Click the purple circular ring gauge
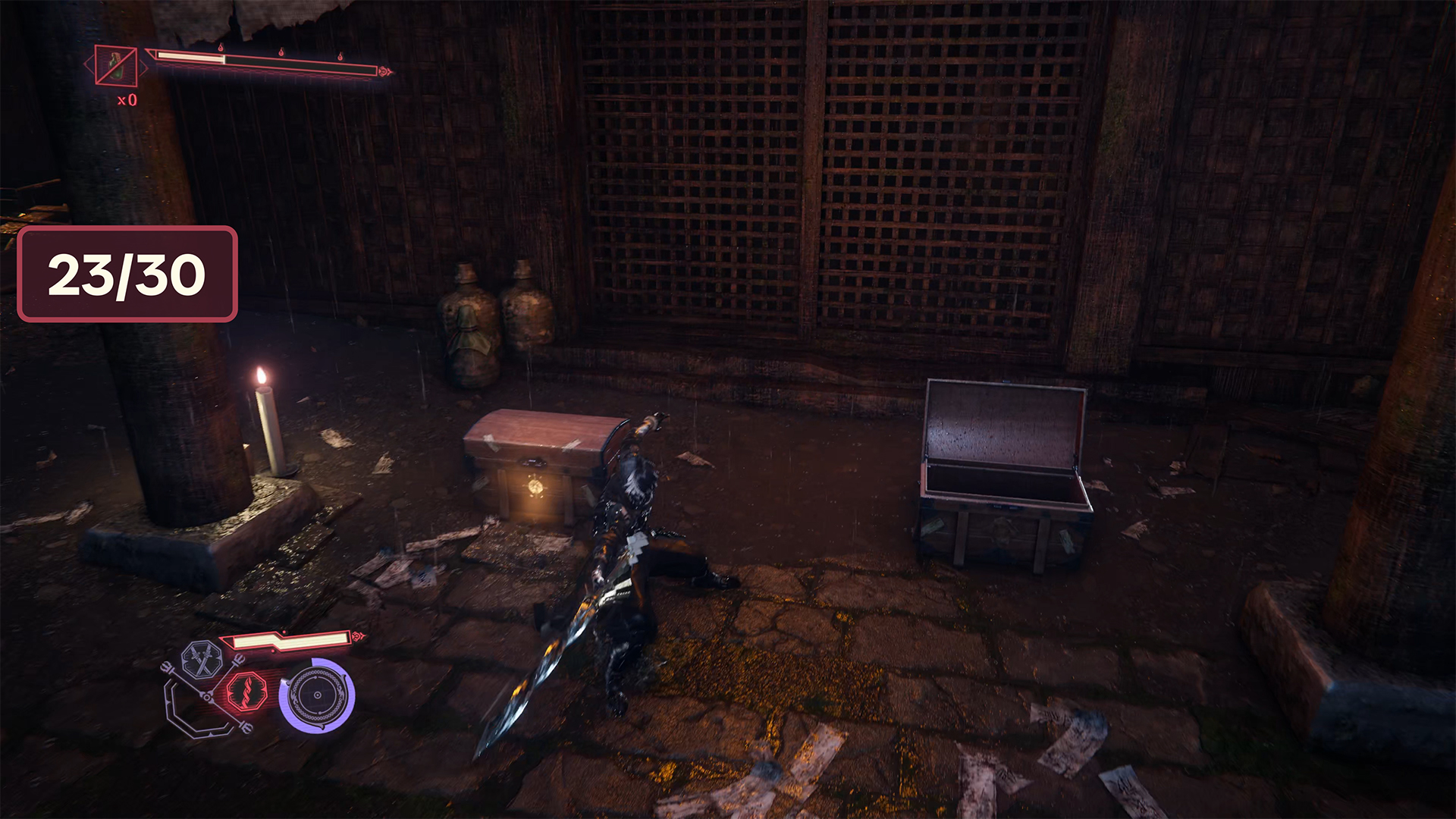 (x=316, y=695)
